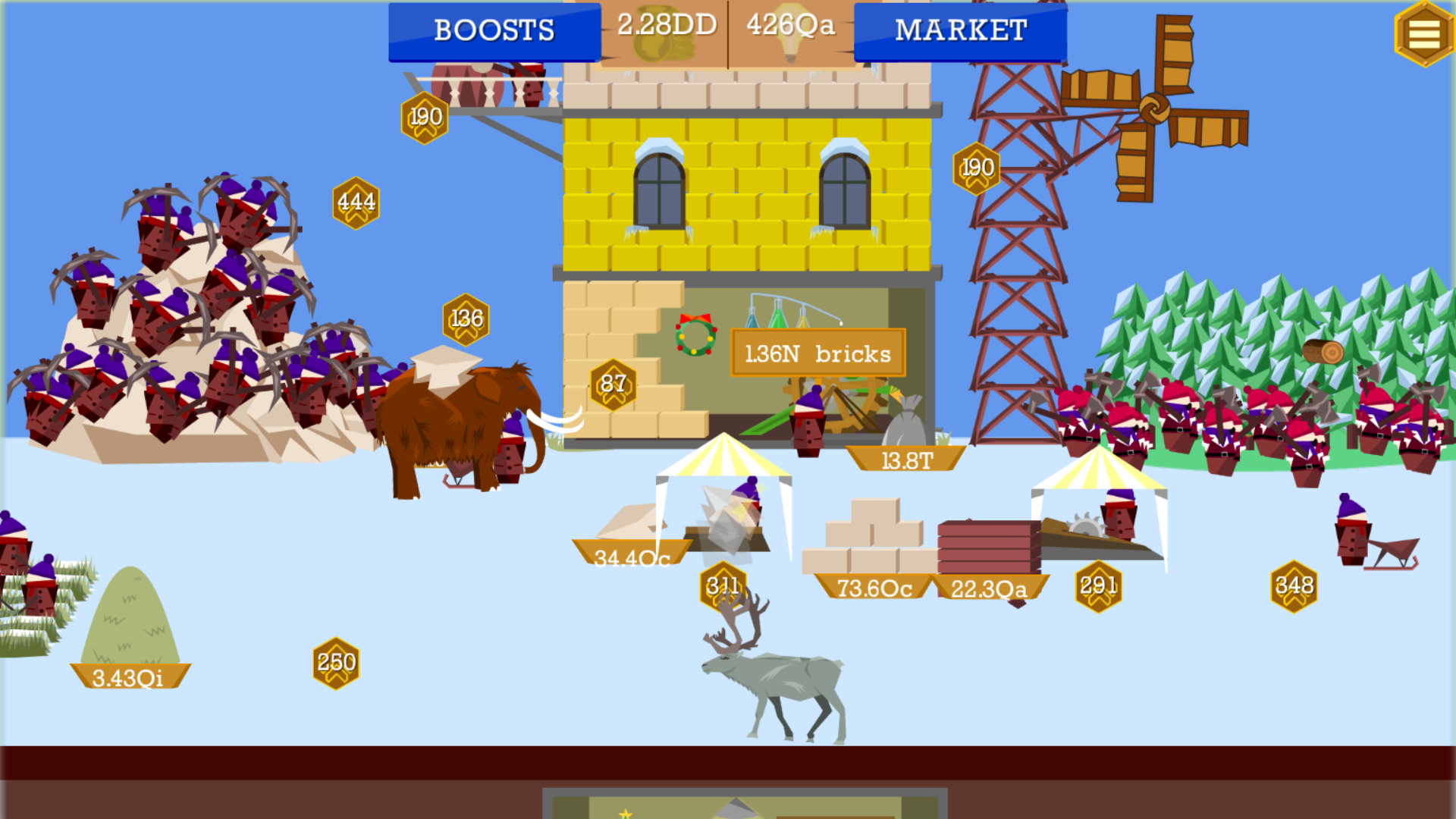Select the 13.8T resource bowl under the workshop

907,459
